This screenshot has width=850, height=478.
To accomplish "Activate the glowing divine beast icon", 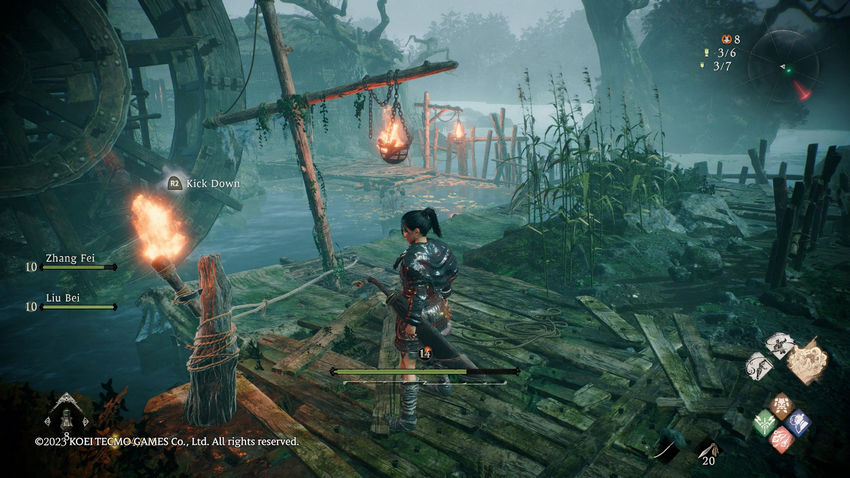I will click(x=807, y=360).
